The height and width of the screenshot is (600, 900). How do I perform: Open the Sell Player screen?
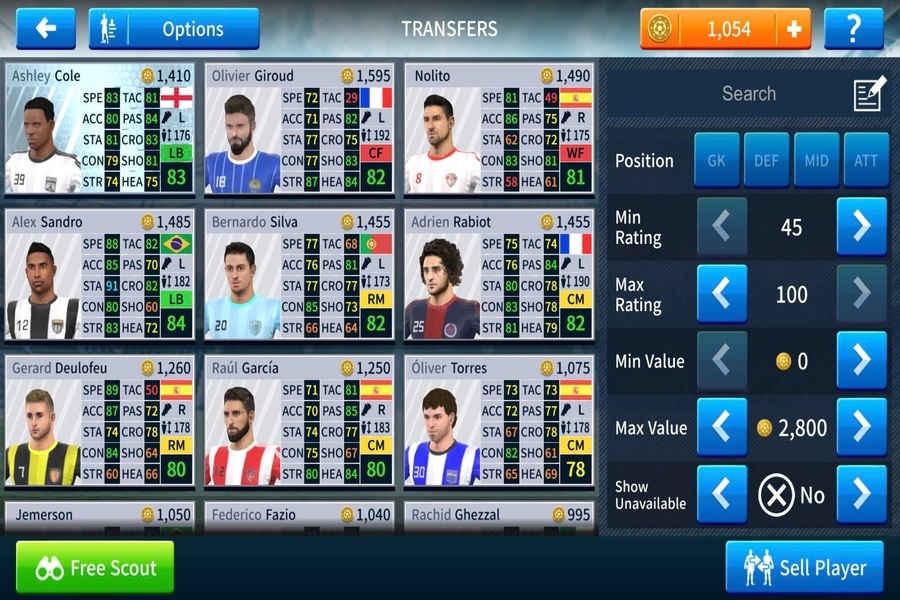click(x=804, y=568)
